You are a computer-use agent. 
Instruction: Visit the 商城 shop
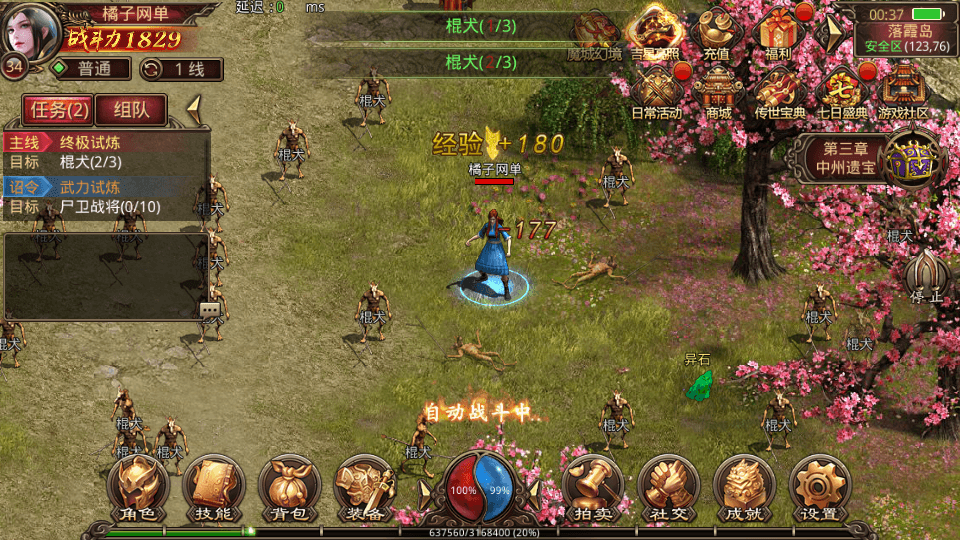718,92
